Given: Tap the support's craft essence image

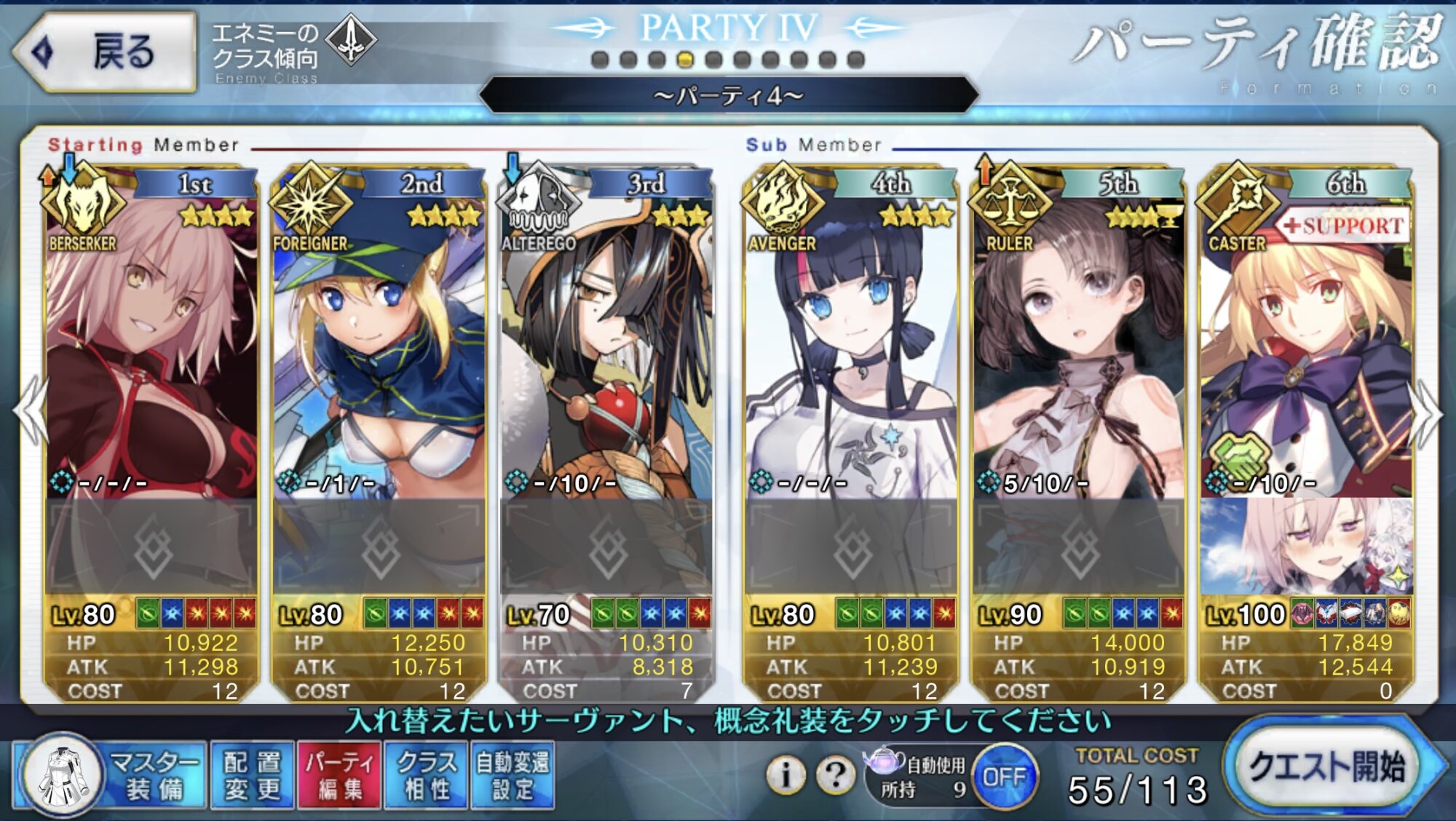Looking at the screenshot, I should tap(1306, 546).
